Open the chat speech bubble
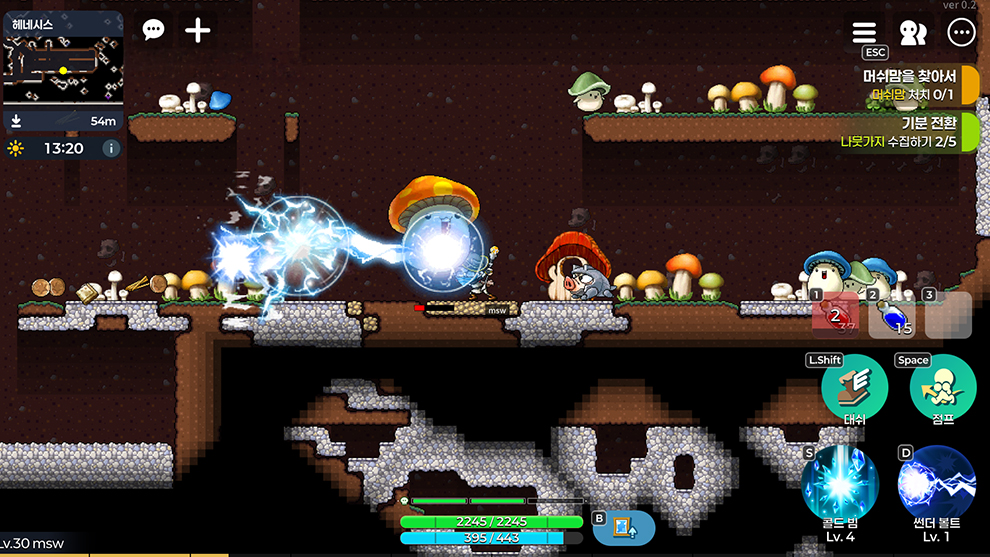The height and width of the screenshot is (557, 990). coord(153,30)
